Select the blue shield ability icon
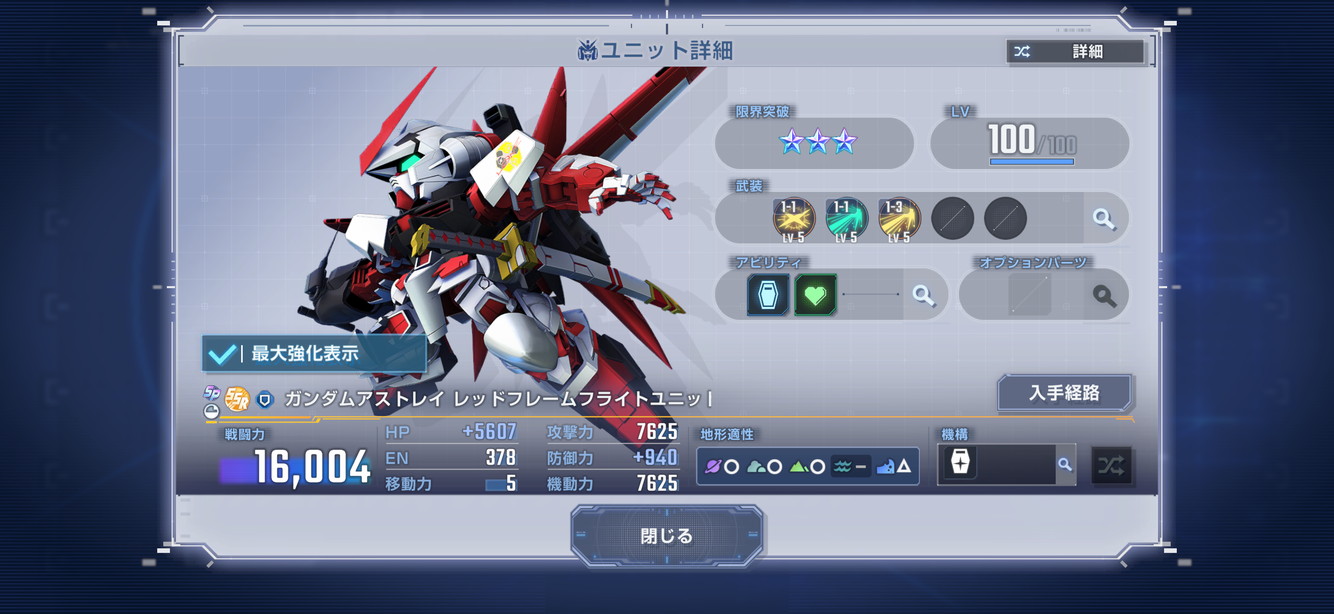The height and width of the screenshot is (614, 1334). [x=767, y=296]
